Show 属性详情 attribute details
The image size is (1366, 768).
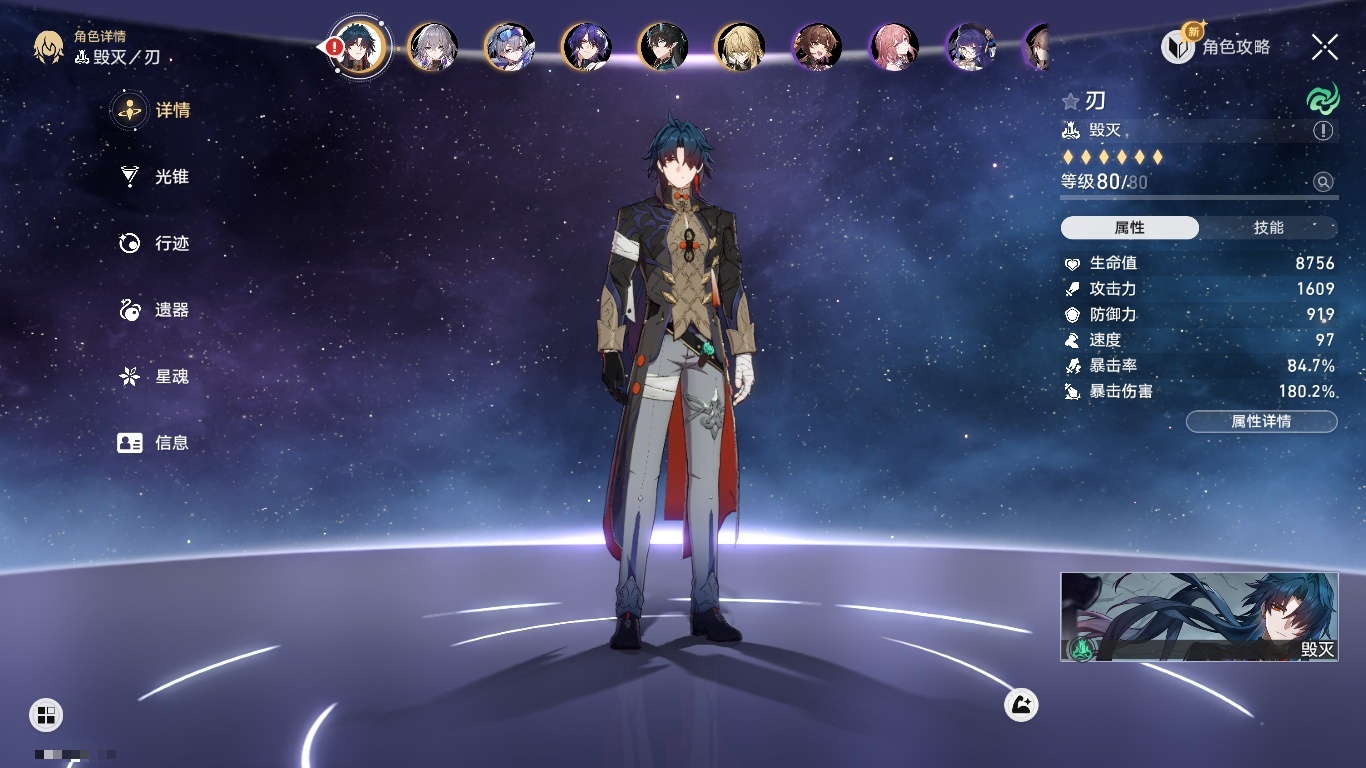1261,422
